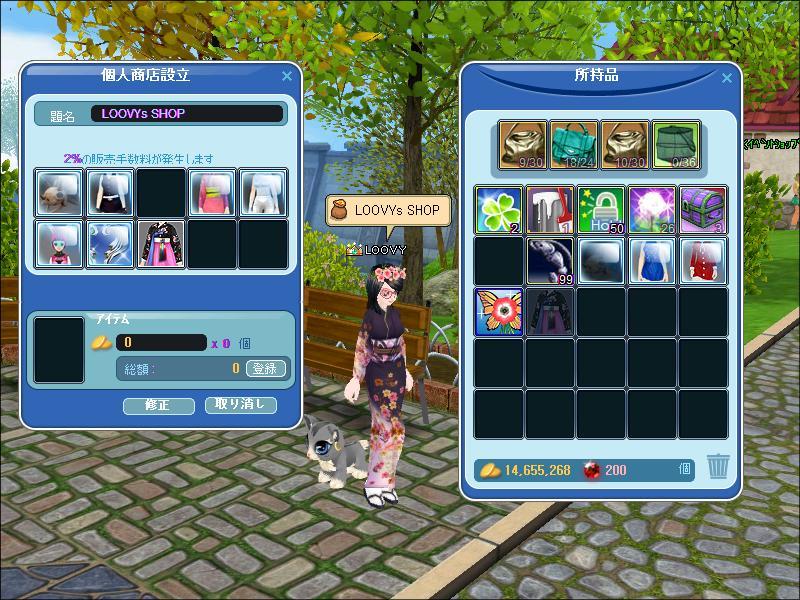Switch to the green net bag tab
The image size is (800, 600).
[676, 145]
